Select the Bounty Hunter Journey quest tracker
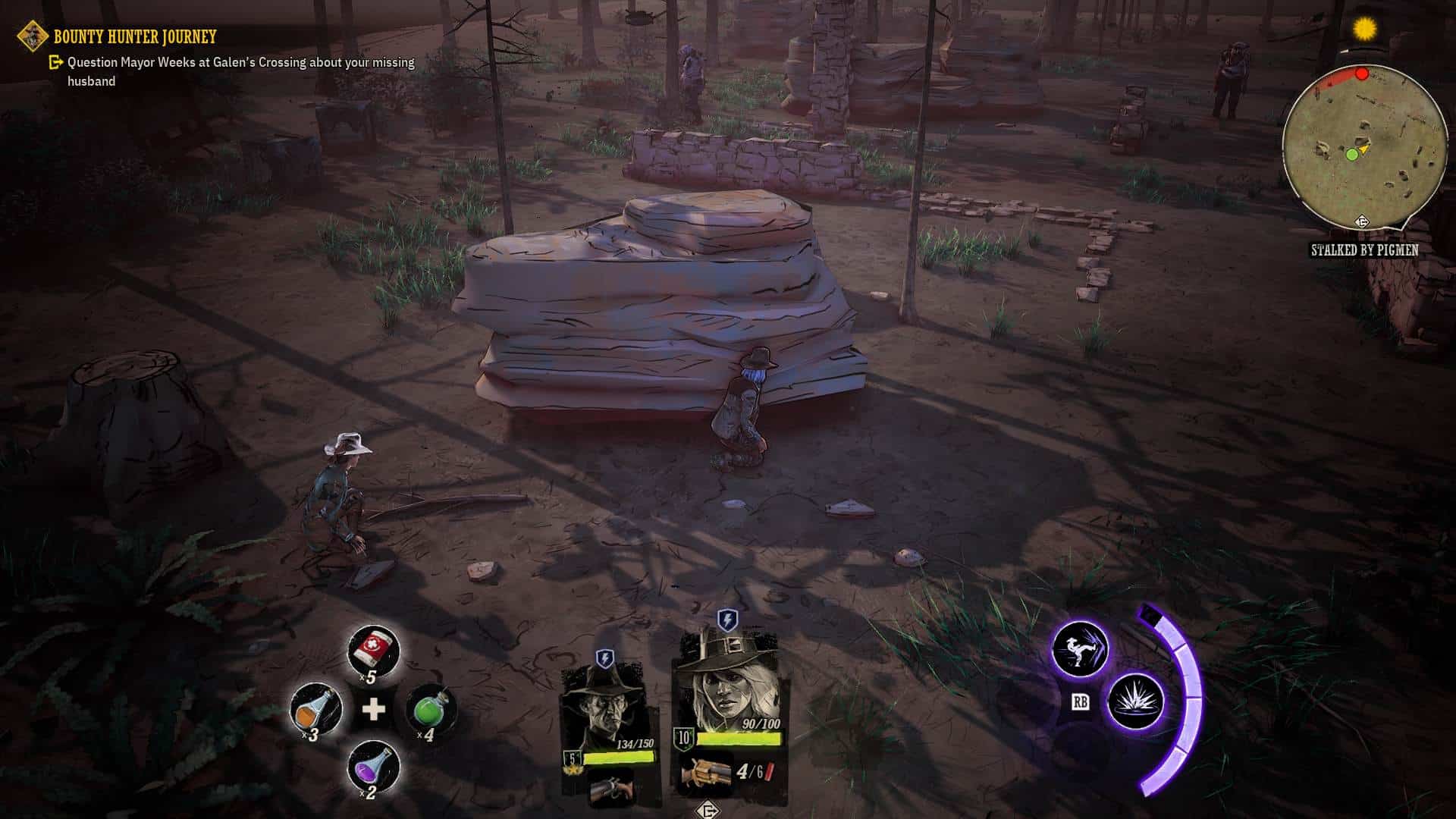 pos(134,36)
